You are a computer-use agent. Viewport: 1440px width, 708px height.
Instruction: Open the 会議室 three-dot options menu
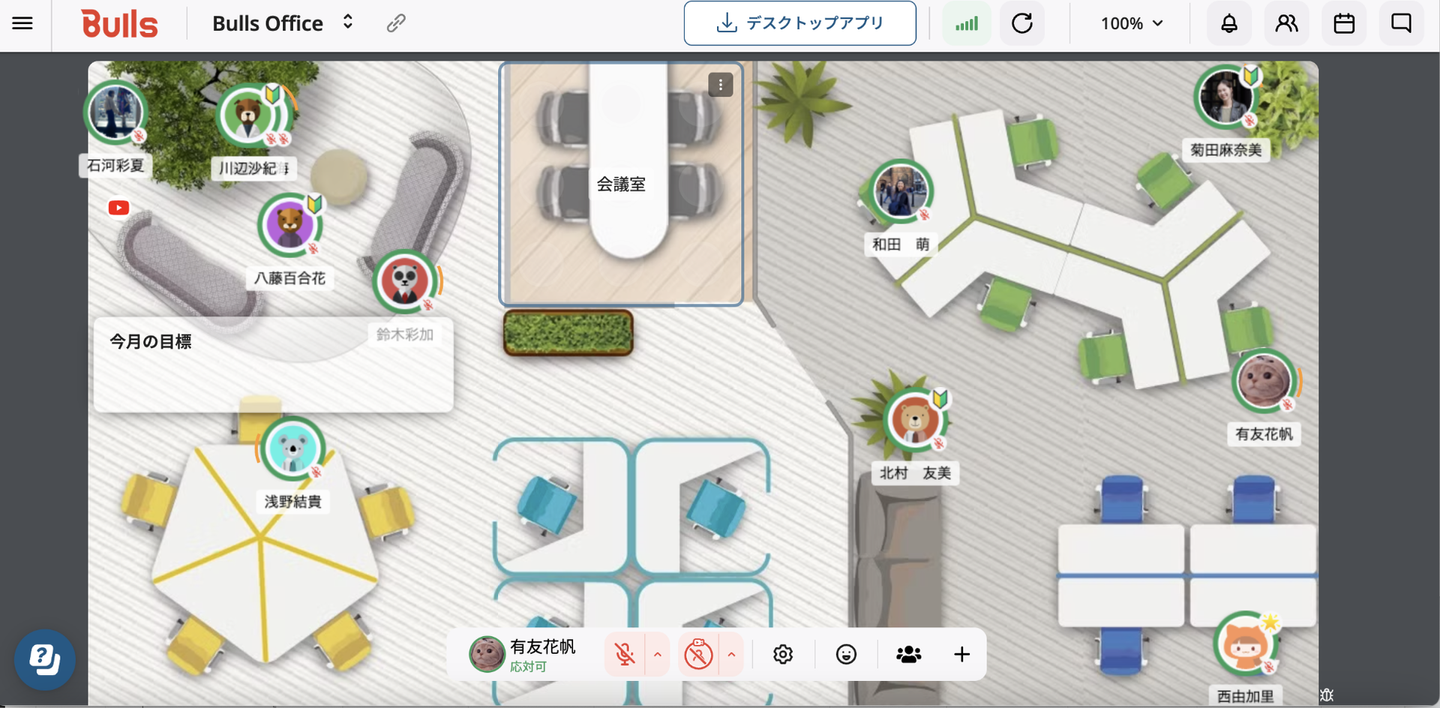click(720, 85)
